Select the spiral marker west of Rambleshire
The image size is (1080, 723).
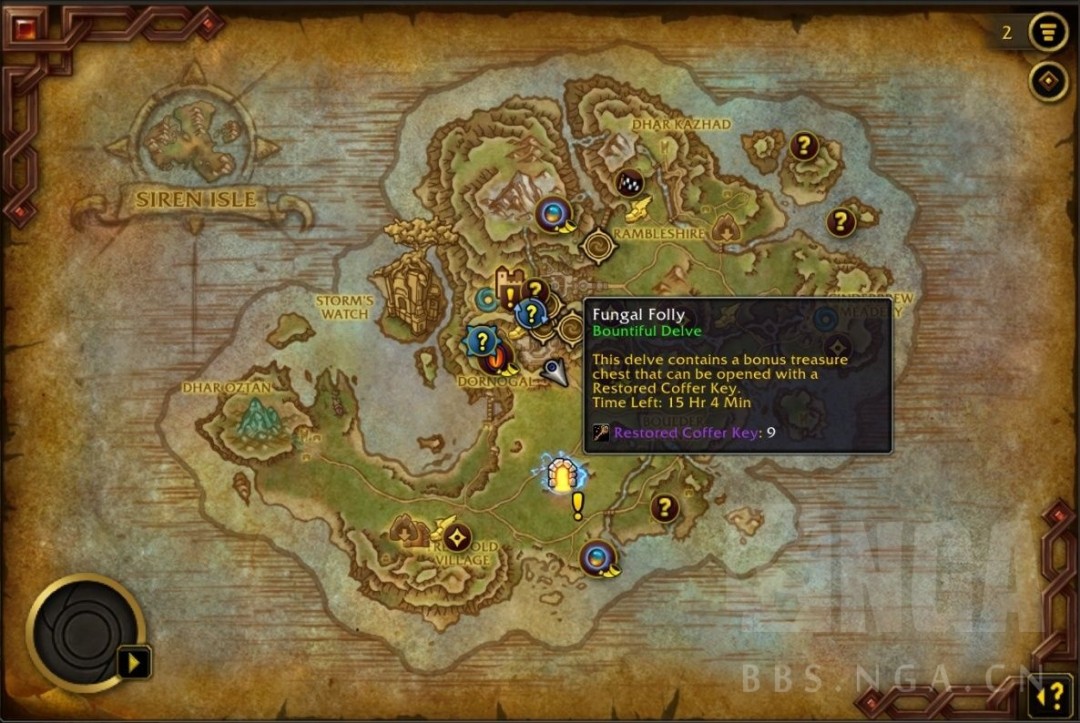(x=598, y=244)
